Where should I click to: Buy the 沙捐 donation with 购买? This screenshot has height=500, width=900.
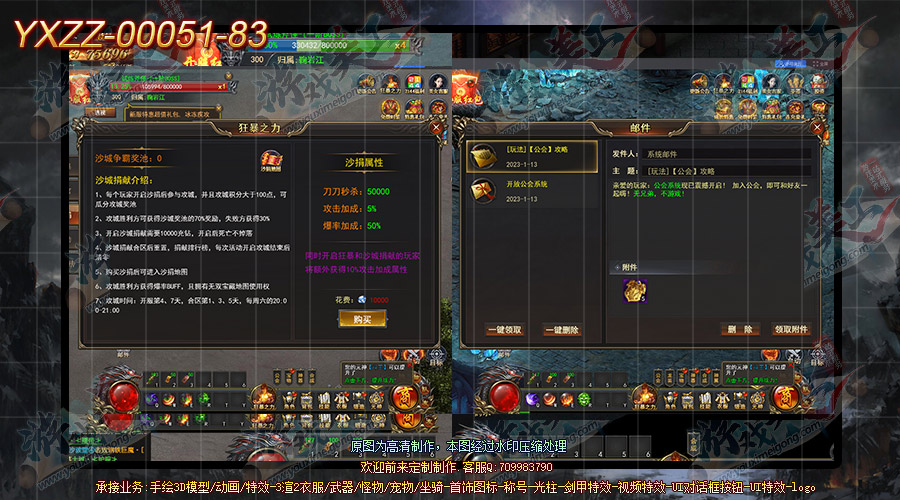click(x=362, y=318)
